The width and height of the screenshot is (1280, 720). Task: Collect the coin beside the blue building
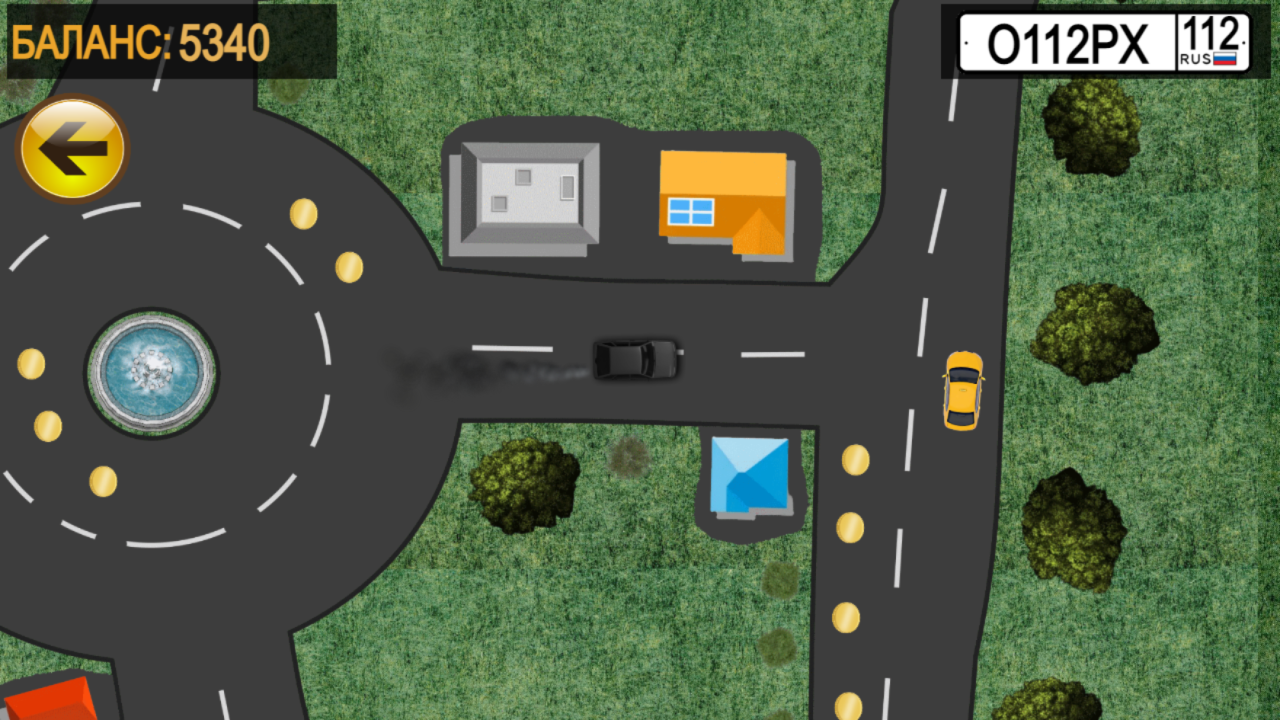pos(855,459)
